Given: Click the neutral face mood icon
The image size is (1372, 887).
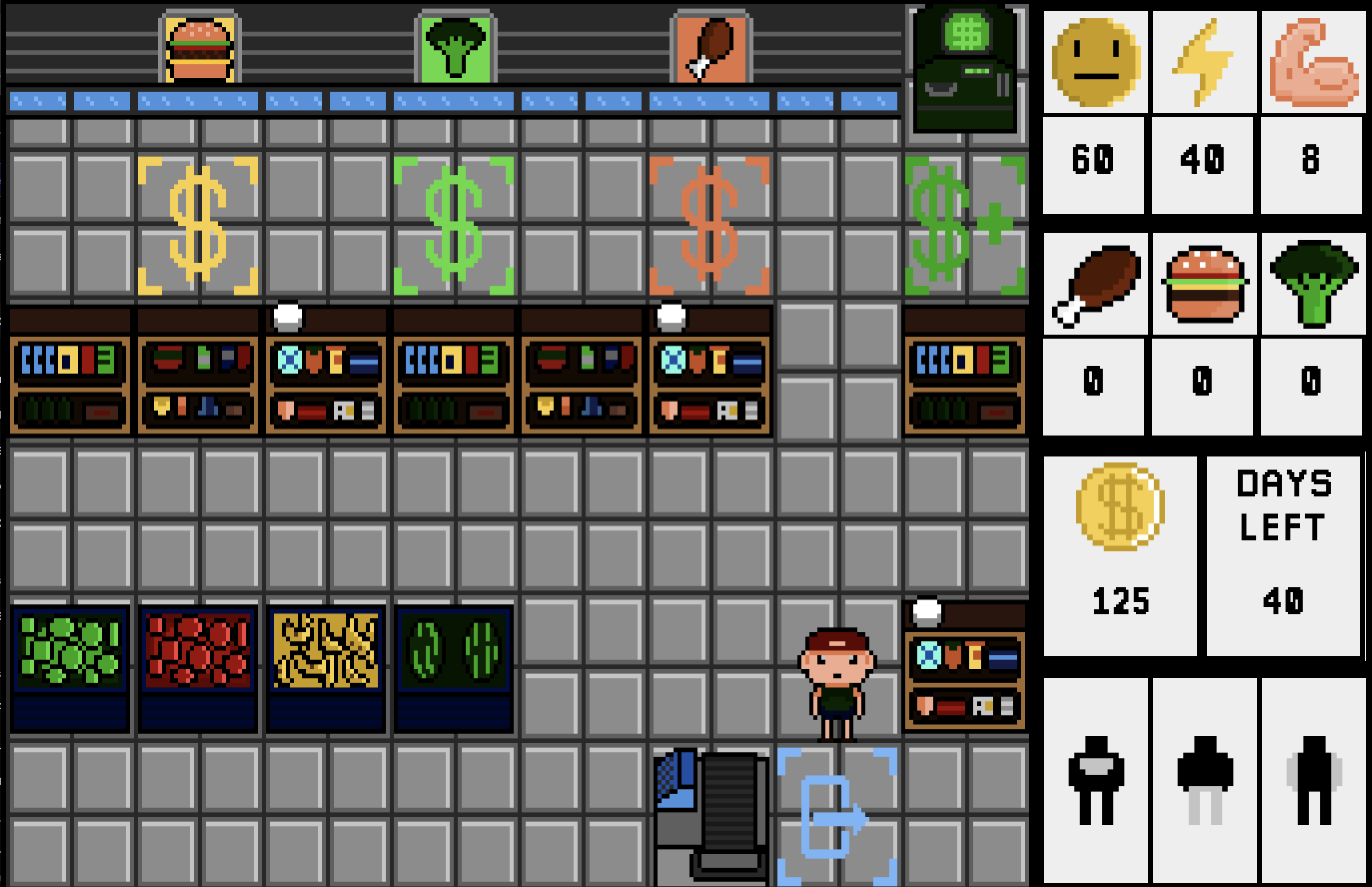Looking at the screenshot, I should [x=1095, y=61].
